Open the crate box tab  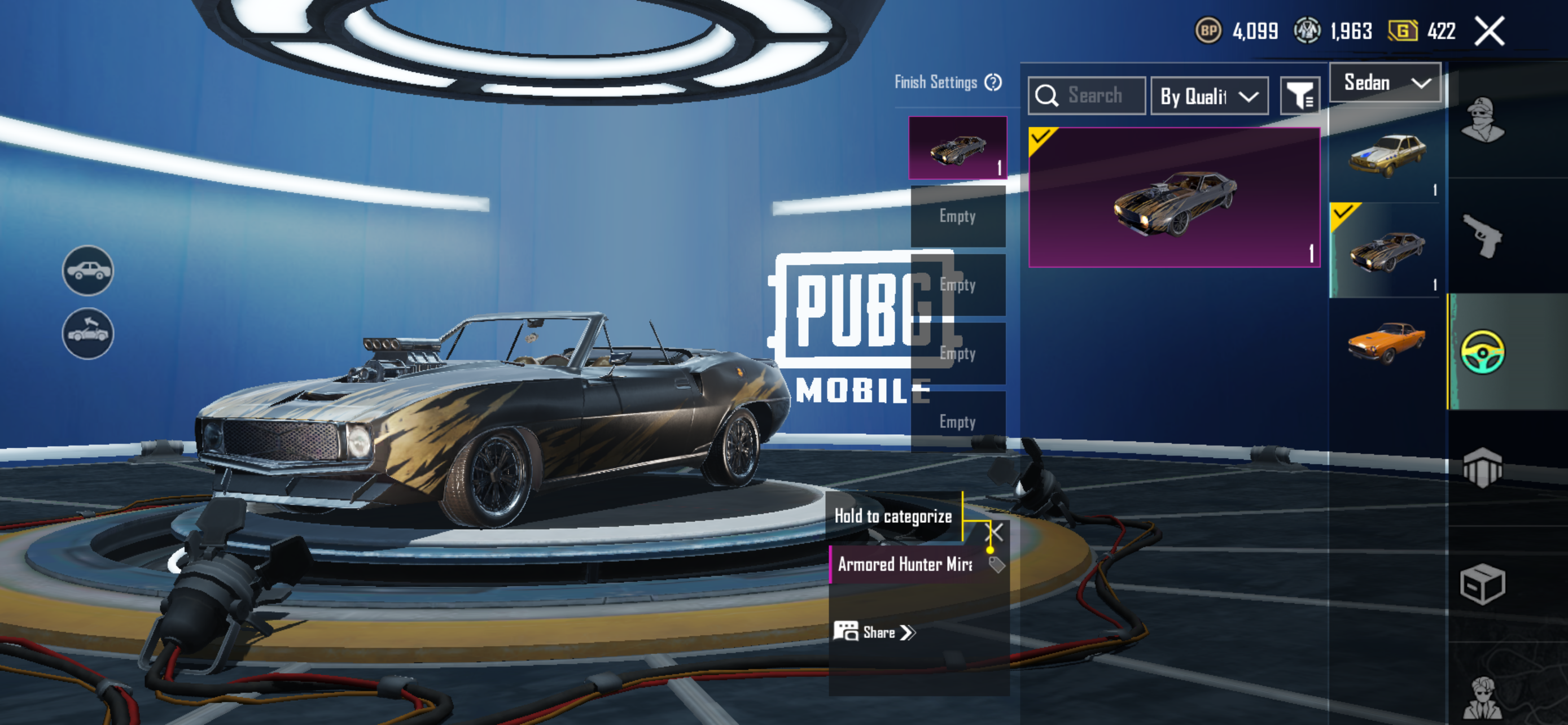(1482, 584)
